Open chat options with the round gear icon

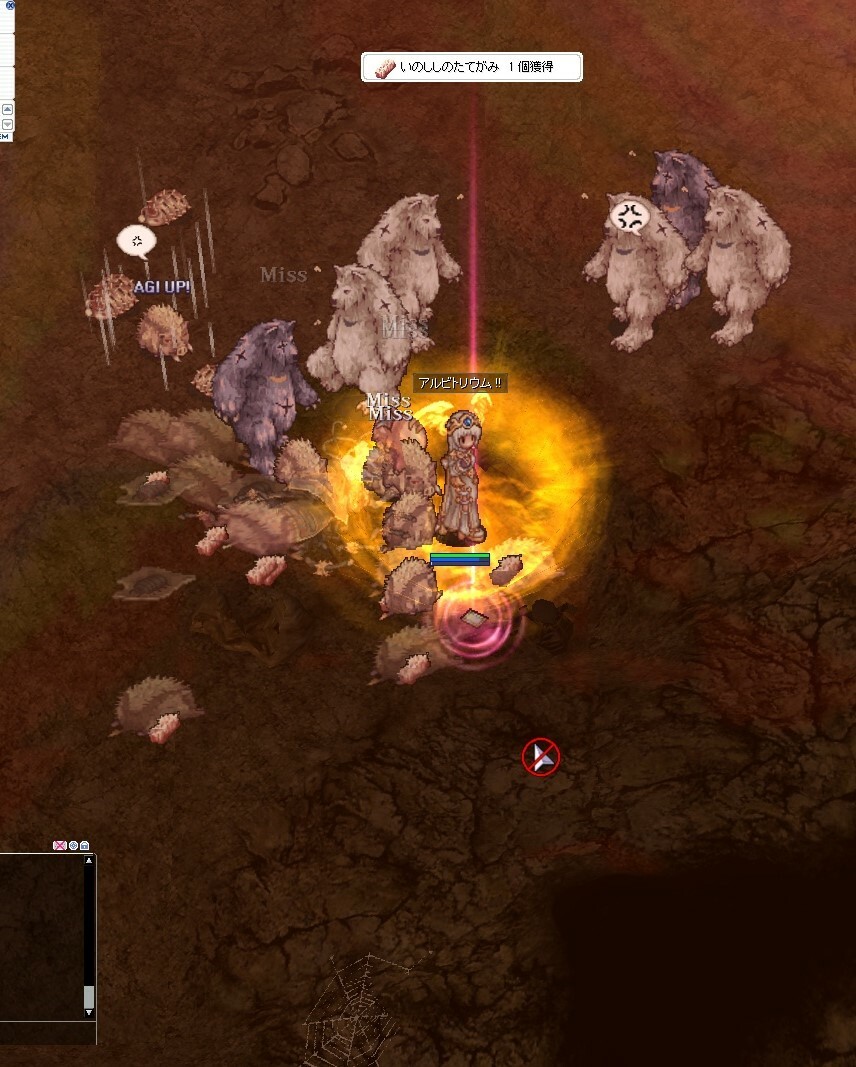click(73, 846)
